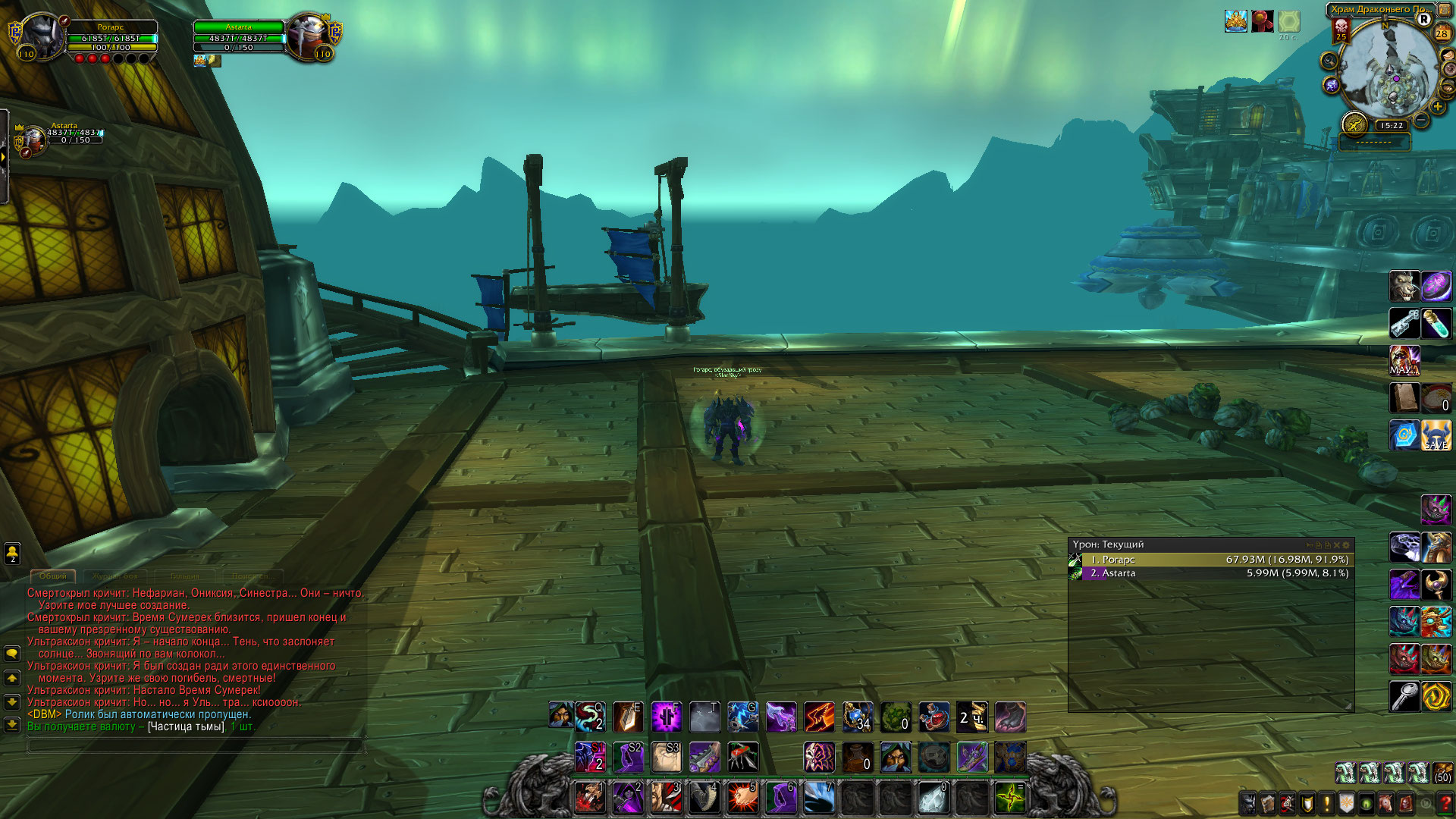Open the main backpack showing 50 slots
The image size is (1456, 819).
(x=1442, y=773)
